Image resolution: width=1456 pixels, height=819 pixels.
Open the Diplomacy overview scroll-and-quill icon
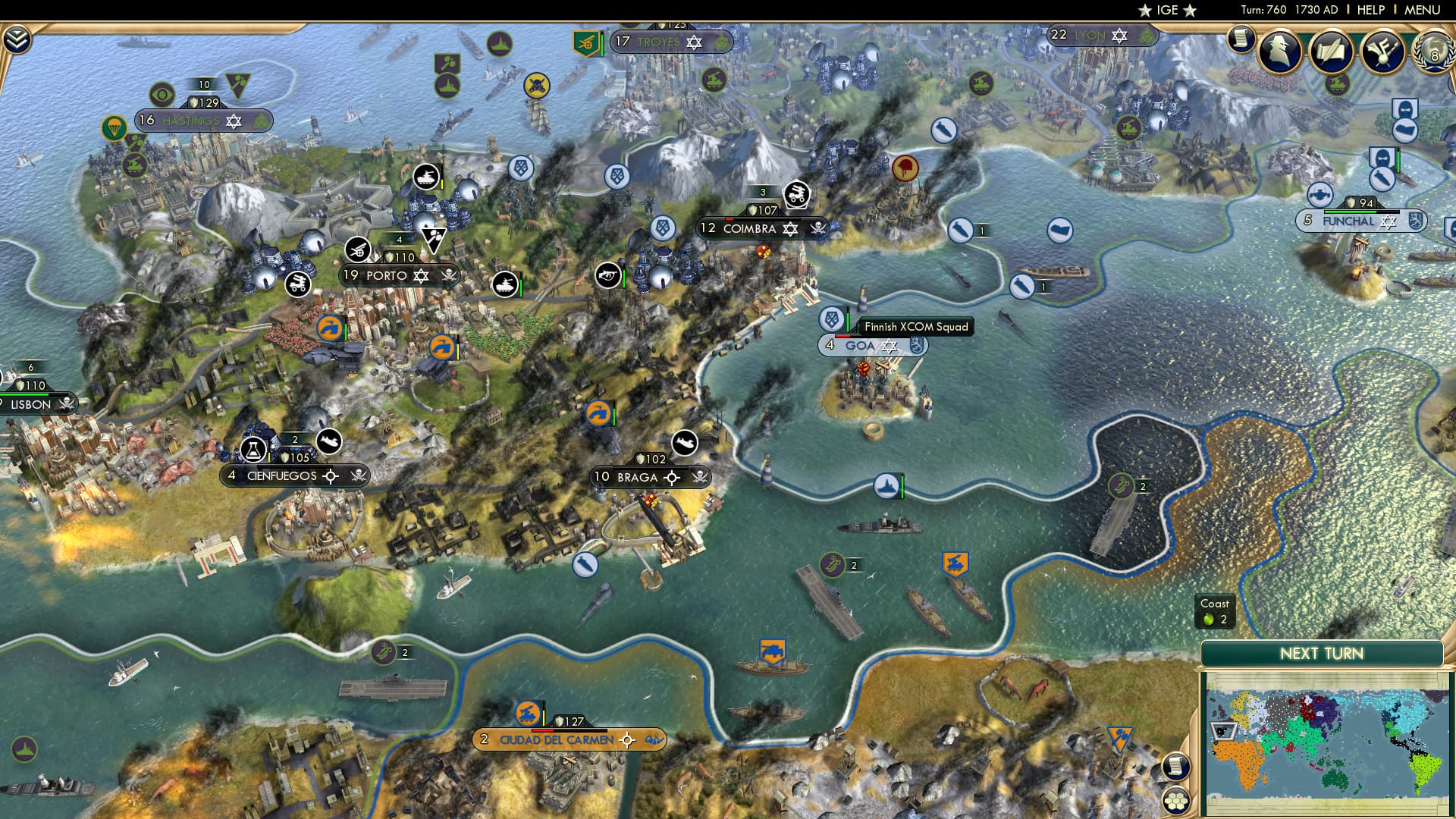pos(1331,52)
